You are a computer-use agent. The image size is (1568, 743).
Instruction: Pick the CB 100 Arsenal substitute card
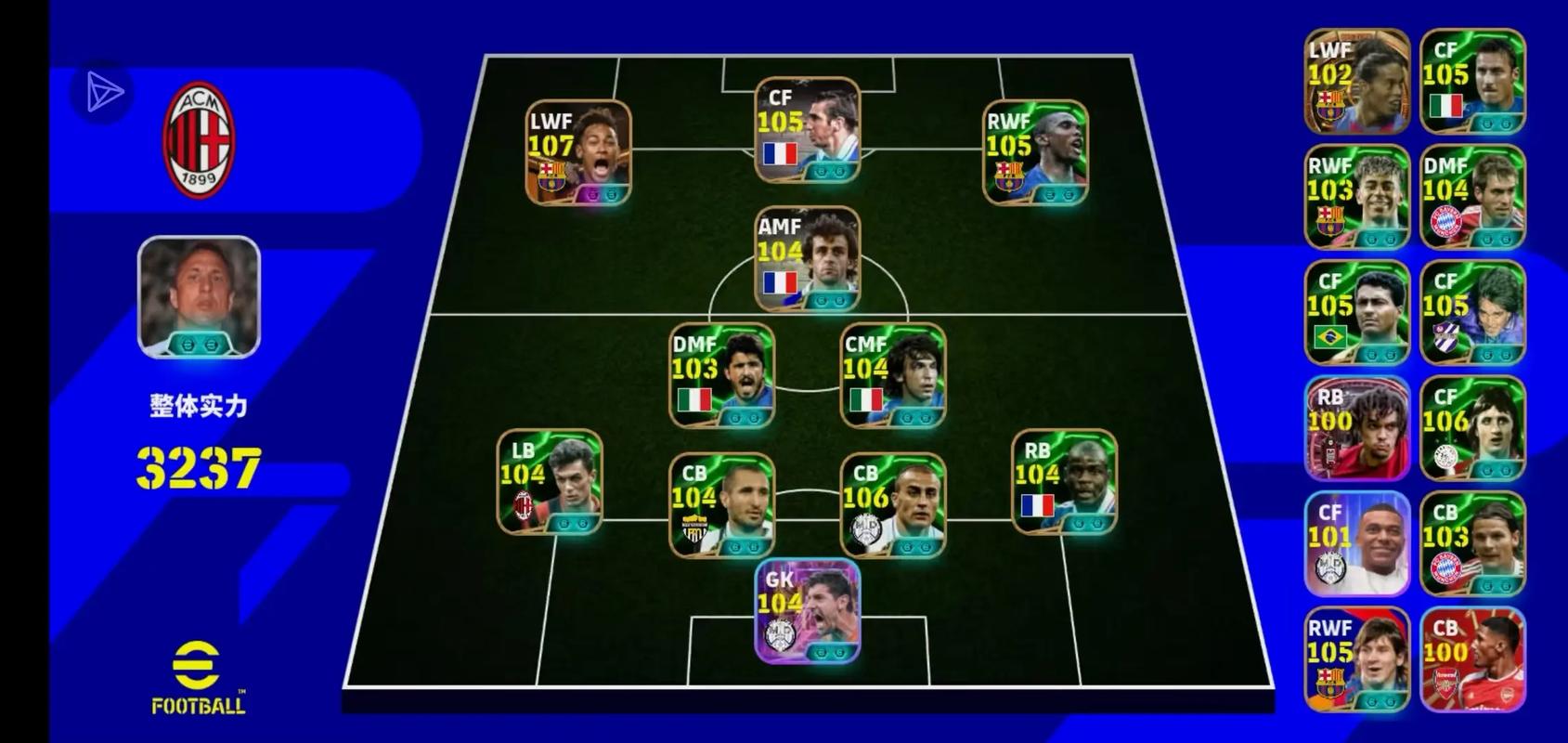point(1471,659)
